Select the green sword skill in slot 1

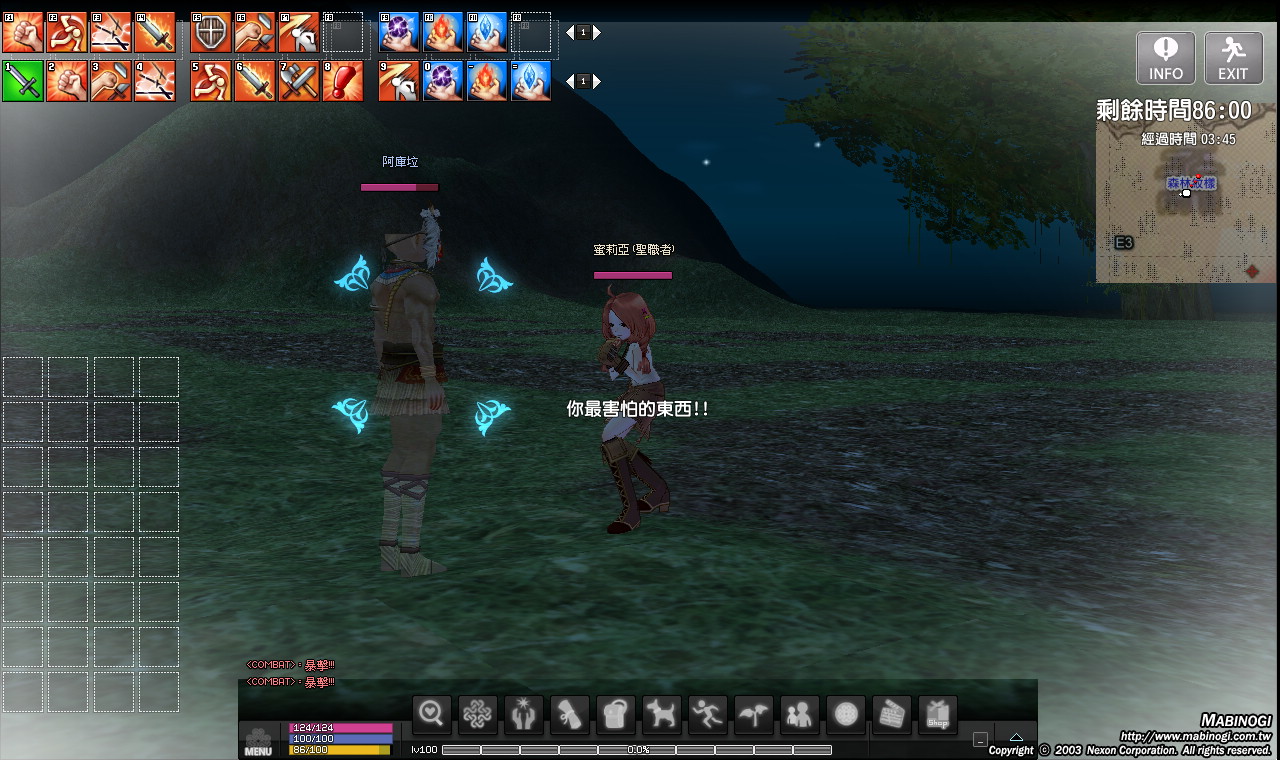coord(22,81)
